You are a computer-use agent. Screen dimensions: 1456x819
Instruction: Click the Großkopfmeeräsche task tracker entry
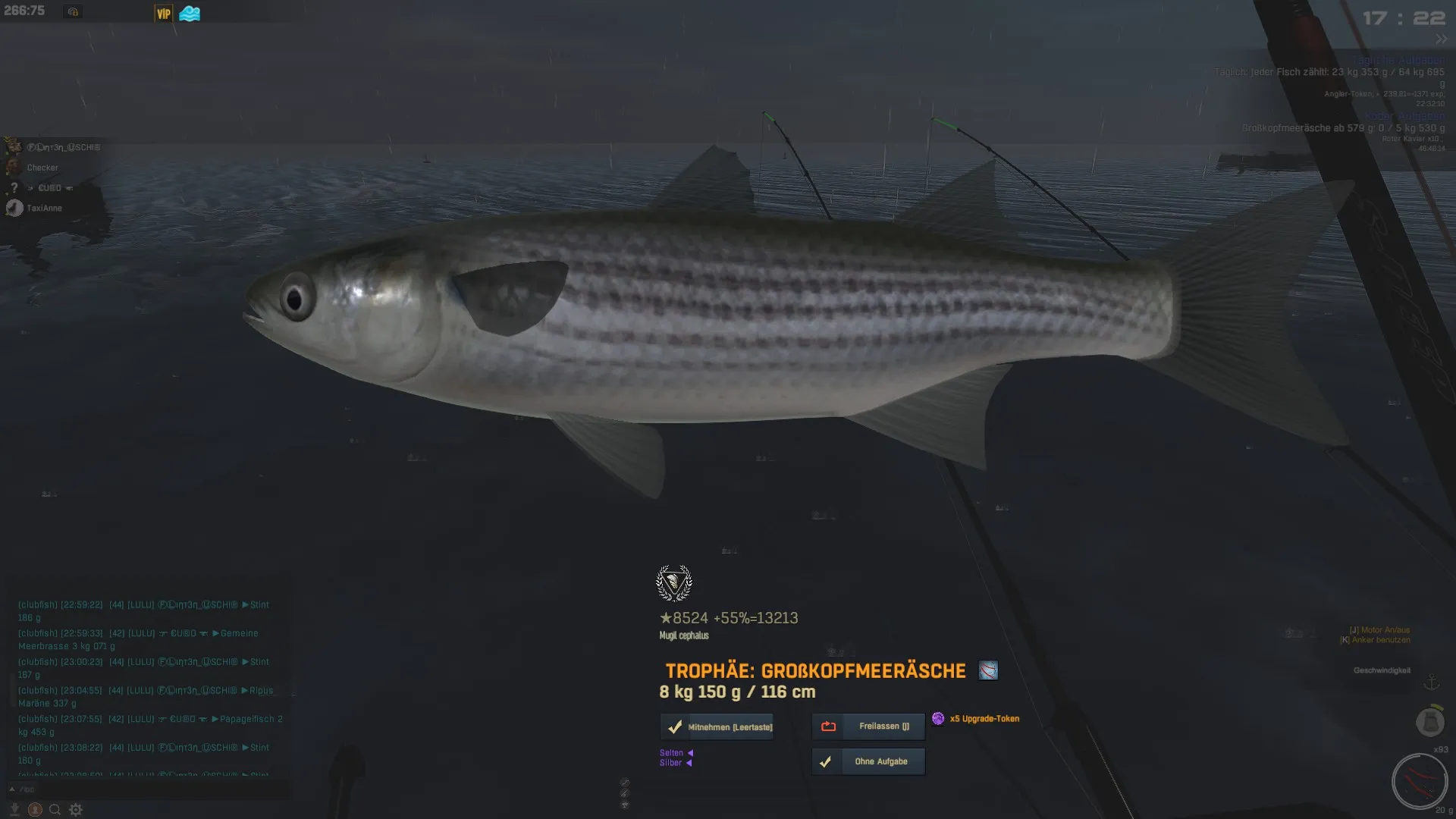(x=1342, y=128)
